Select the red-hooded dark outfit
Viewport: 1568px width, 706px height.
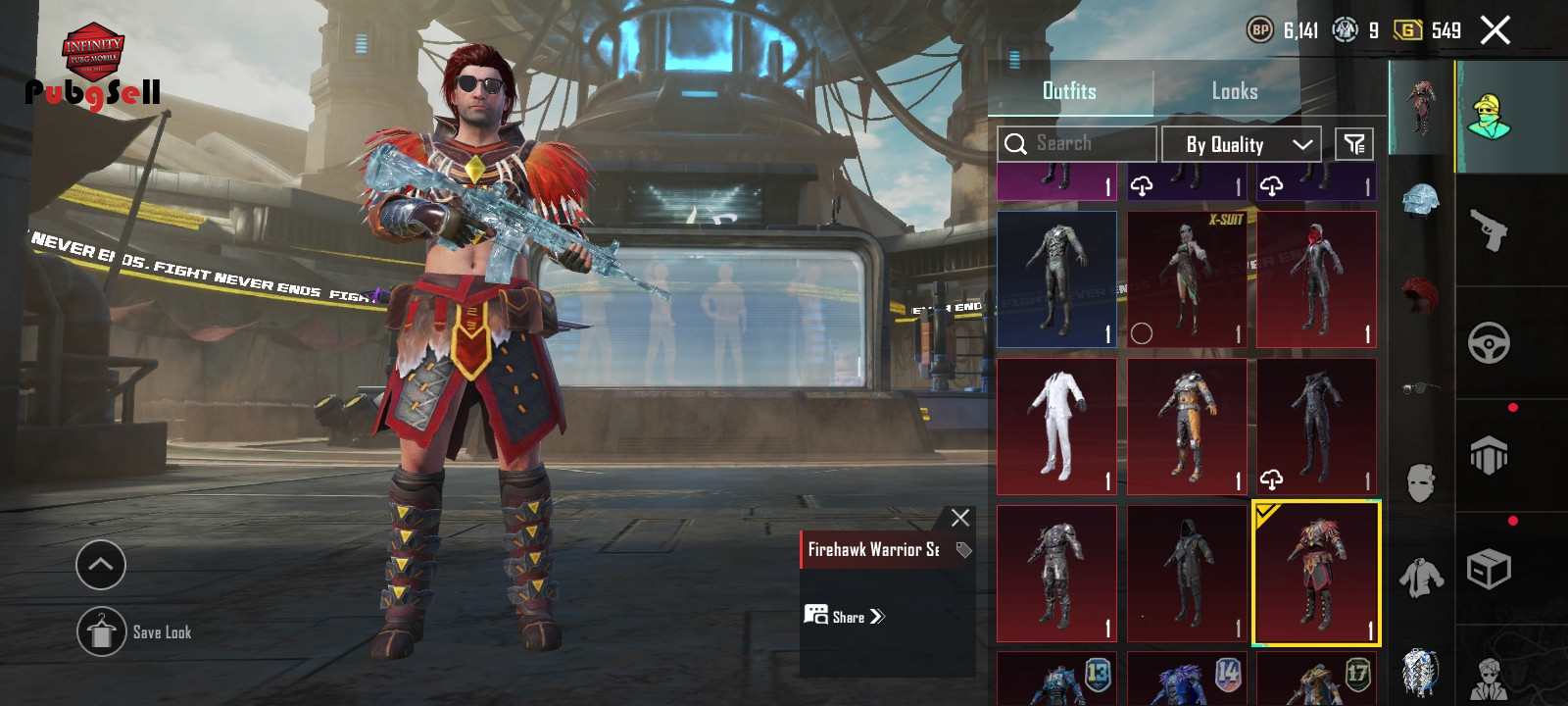1316,279
